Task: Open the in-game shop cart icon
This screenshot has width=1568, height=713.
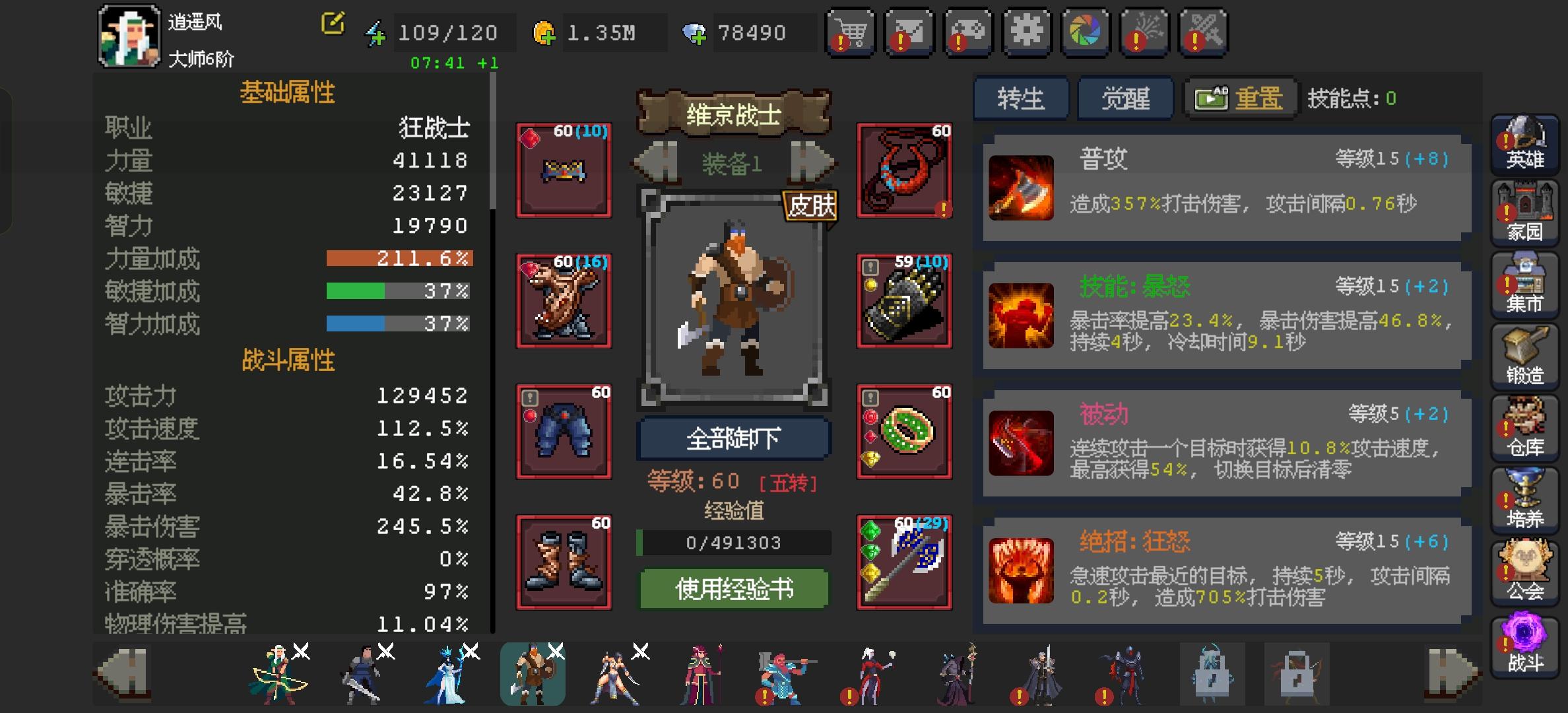Action: (851, 32)
